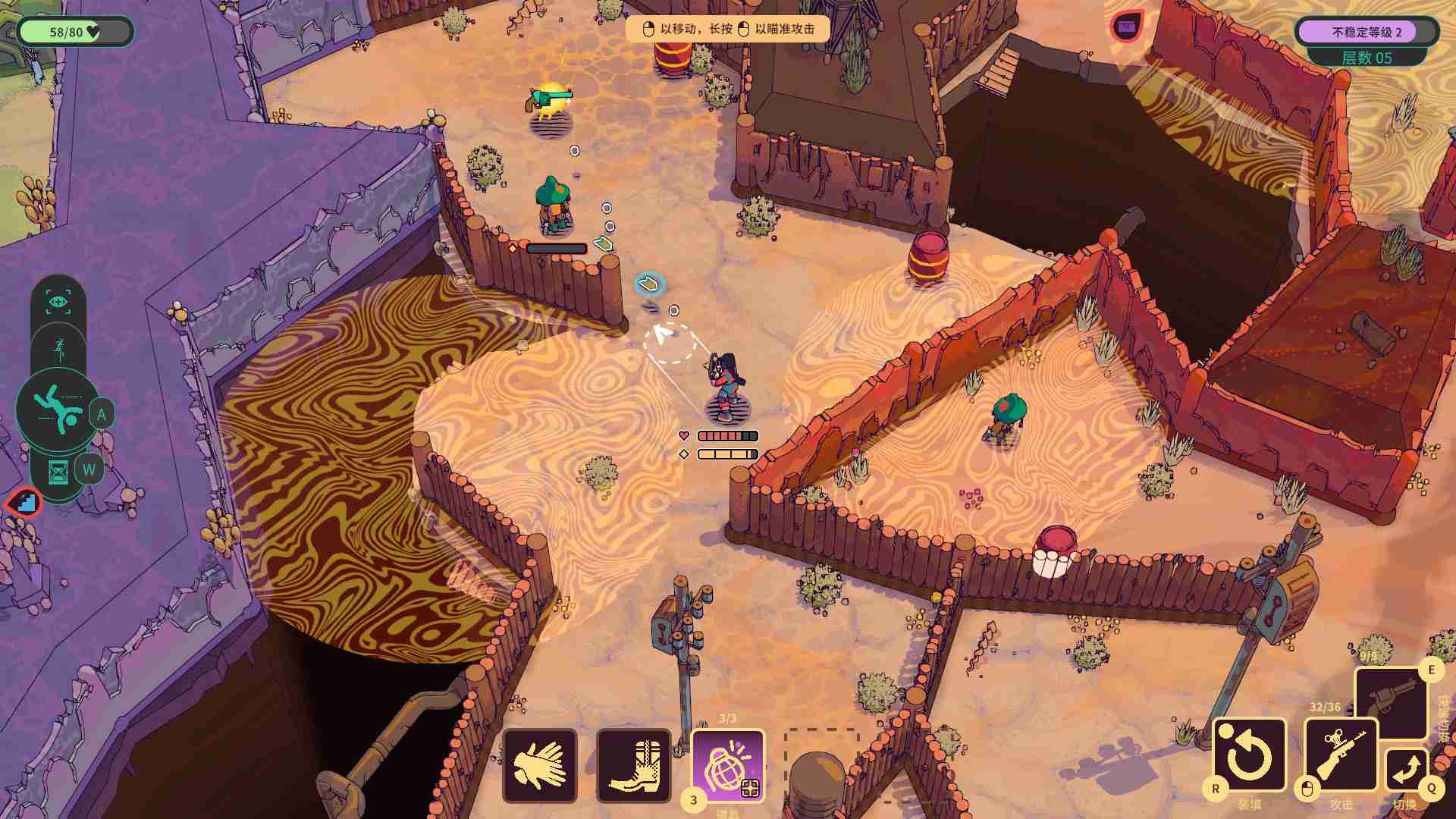Click the blue stairs marker icon
1456x819 pixels.
tap(24, 502)
